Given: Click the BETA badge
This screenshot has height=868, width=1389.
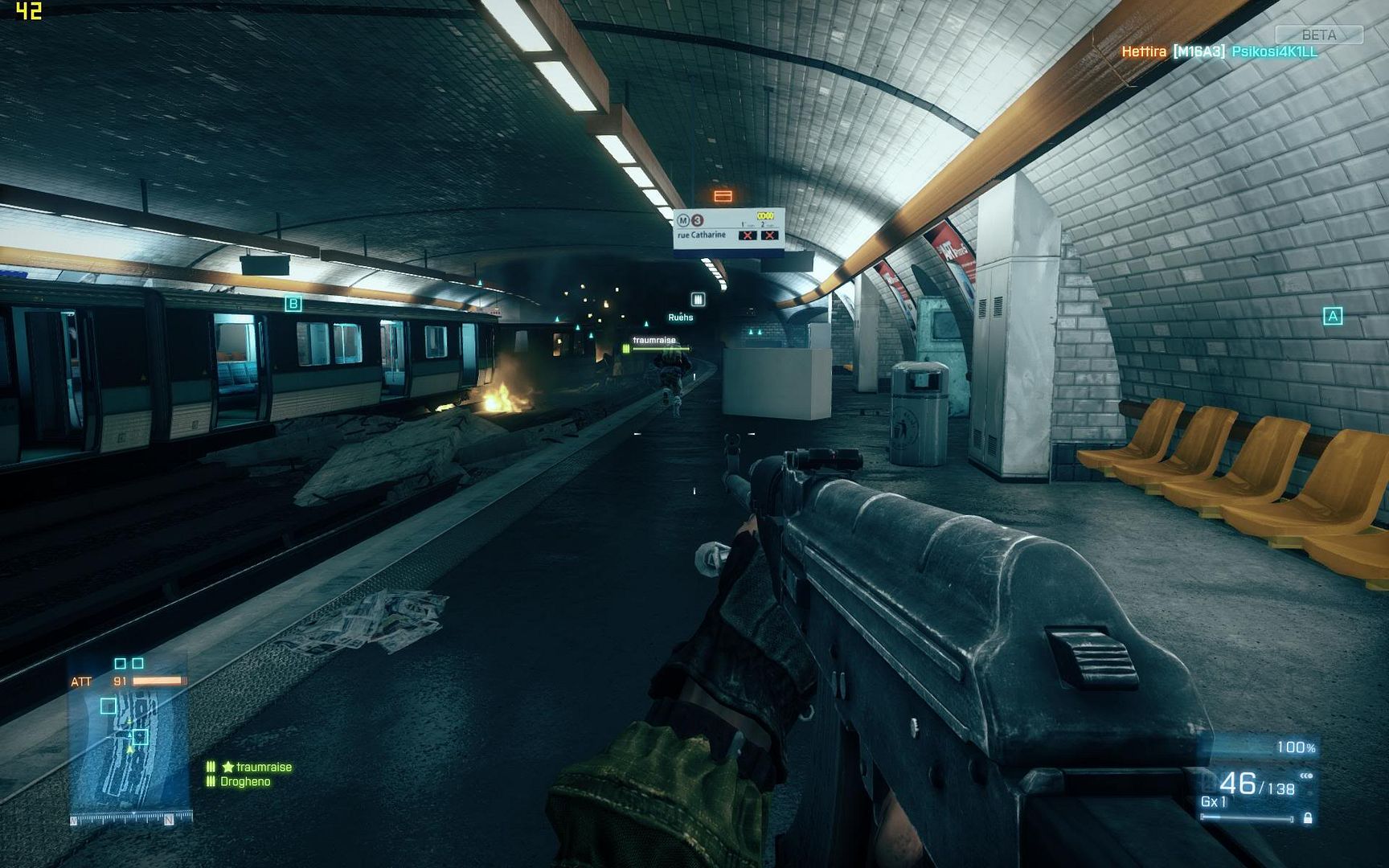Looking at the screenshot, I should click(1318, 35).
